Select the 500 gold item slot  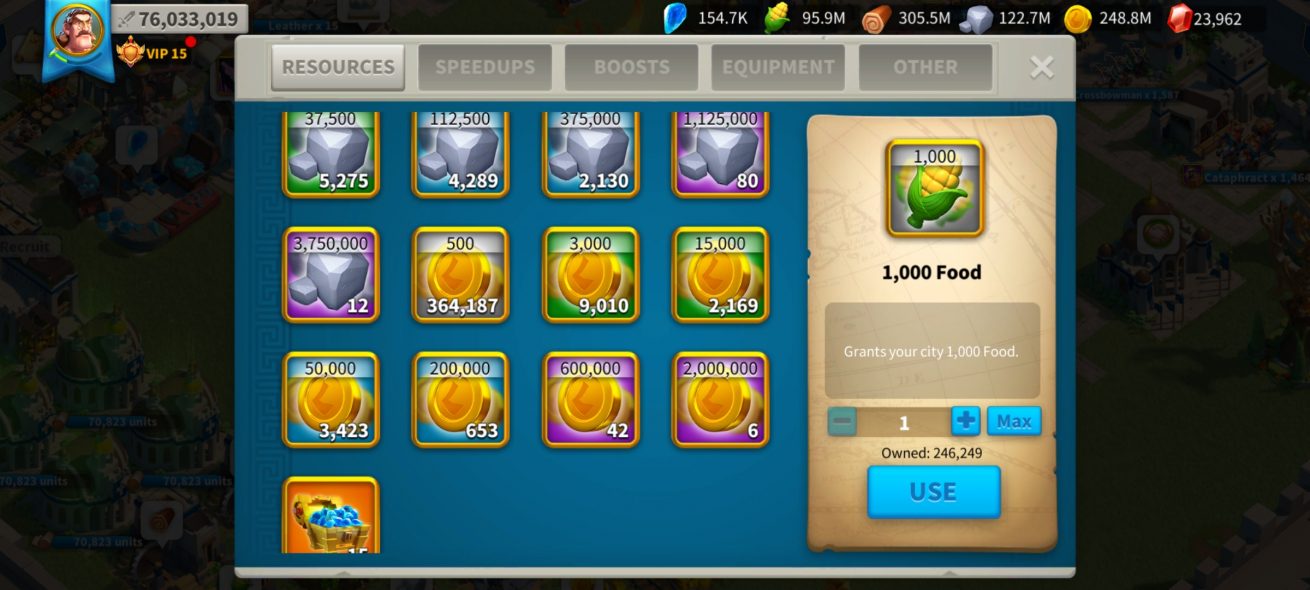461,275
